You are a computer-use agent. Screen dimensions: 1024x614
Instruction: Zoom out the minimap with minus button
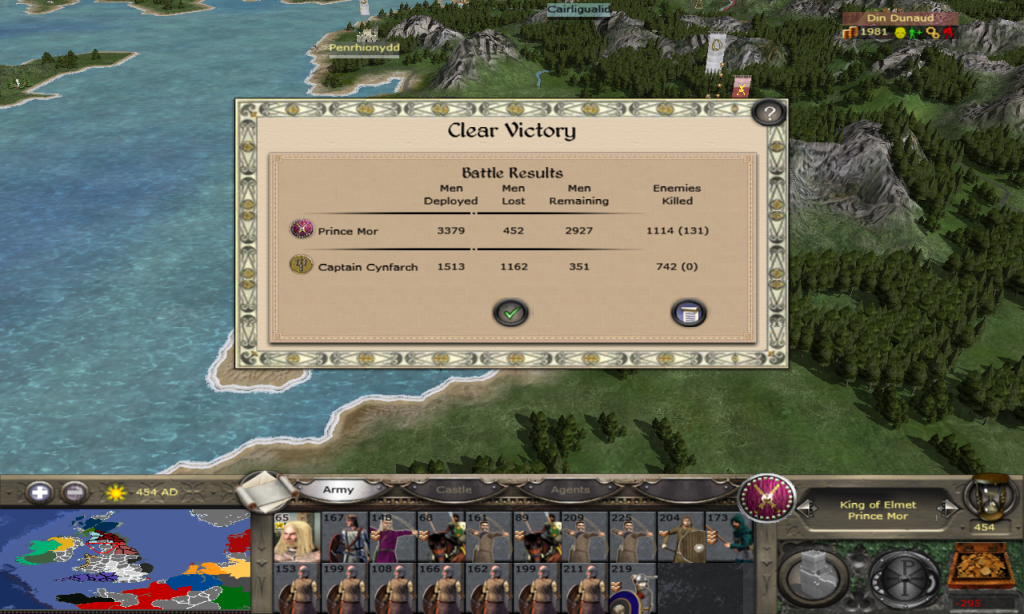74,492
